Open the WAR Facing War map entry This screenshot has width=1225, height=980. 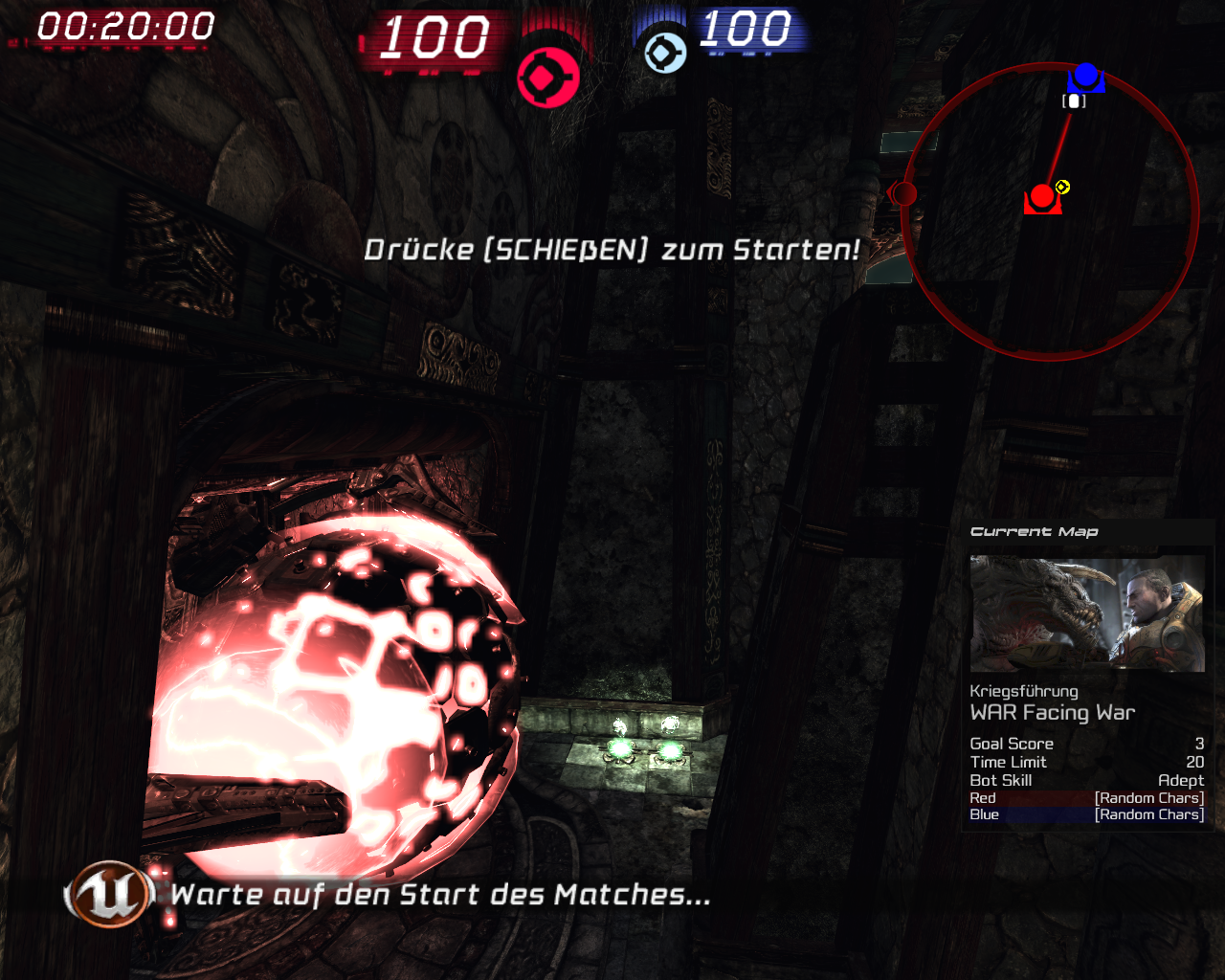pyautogui.click(x=1053, y=712)
